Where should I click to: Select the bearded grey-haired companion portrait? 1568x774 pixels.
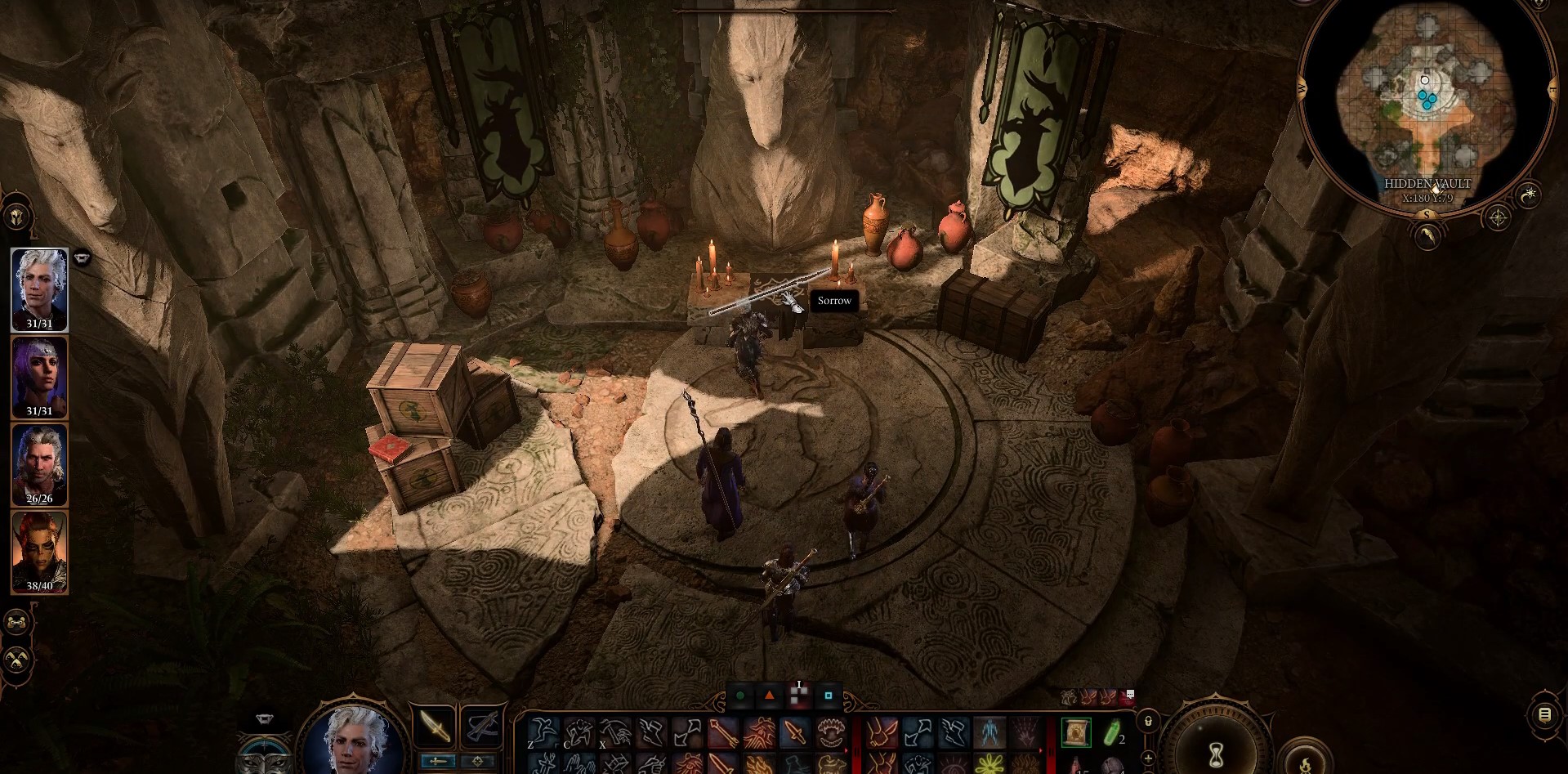click(39, 463)
